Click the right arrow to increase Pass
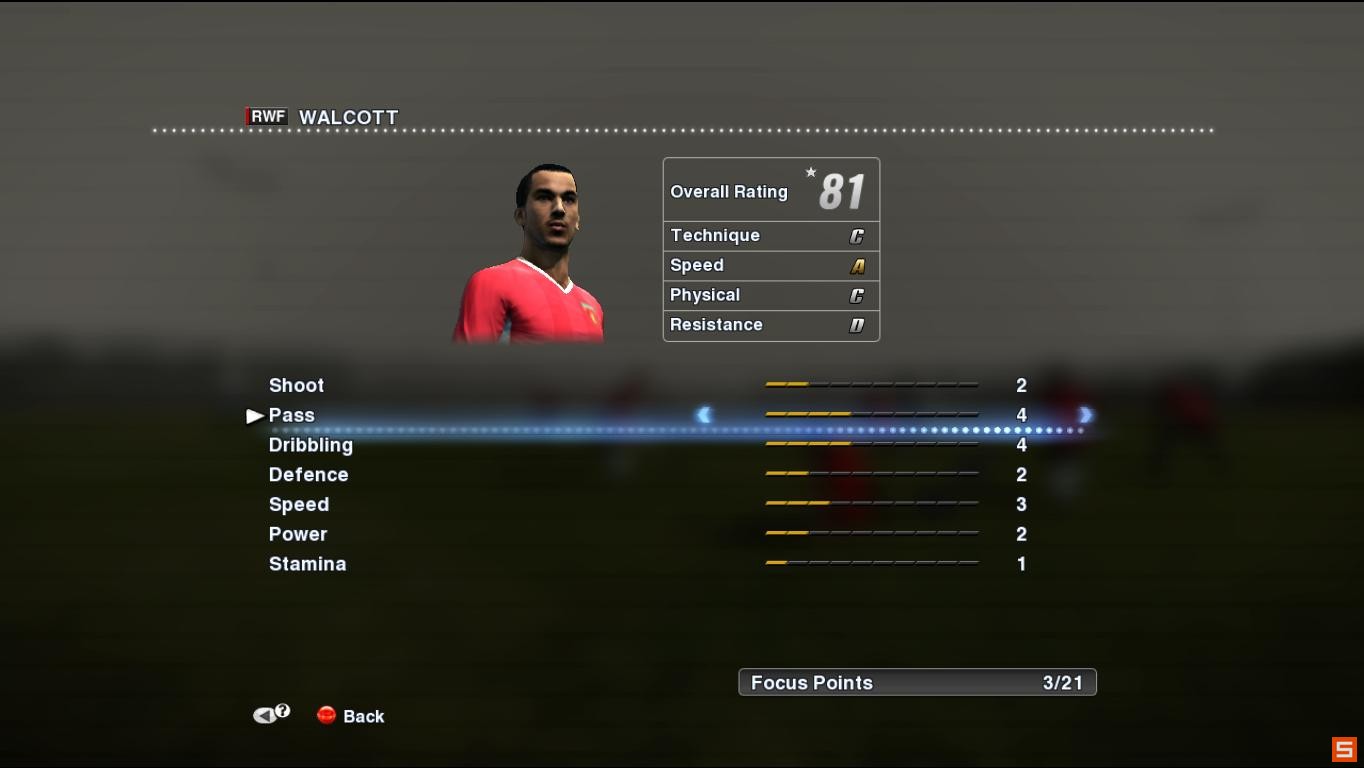The image size is (1364, 768). point(1084,412)
